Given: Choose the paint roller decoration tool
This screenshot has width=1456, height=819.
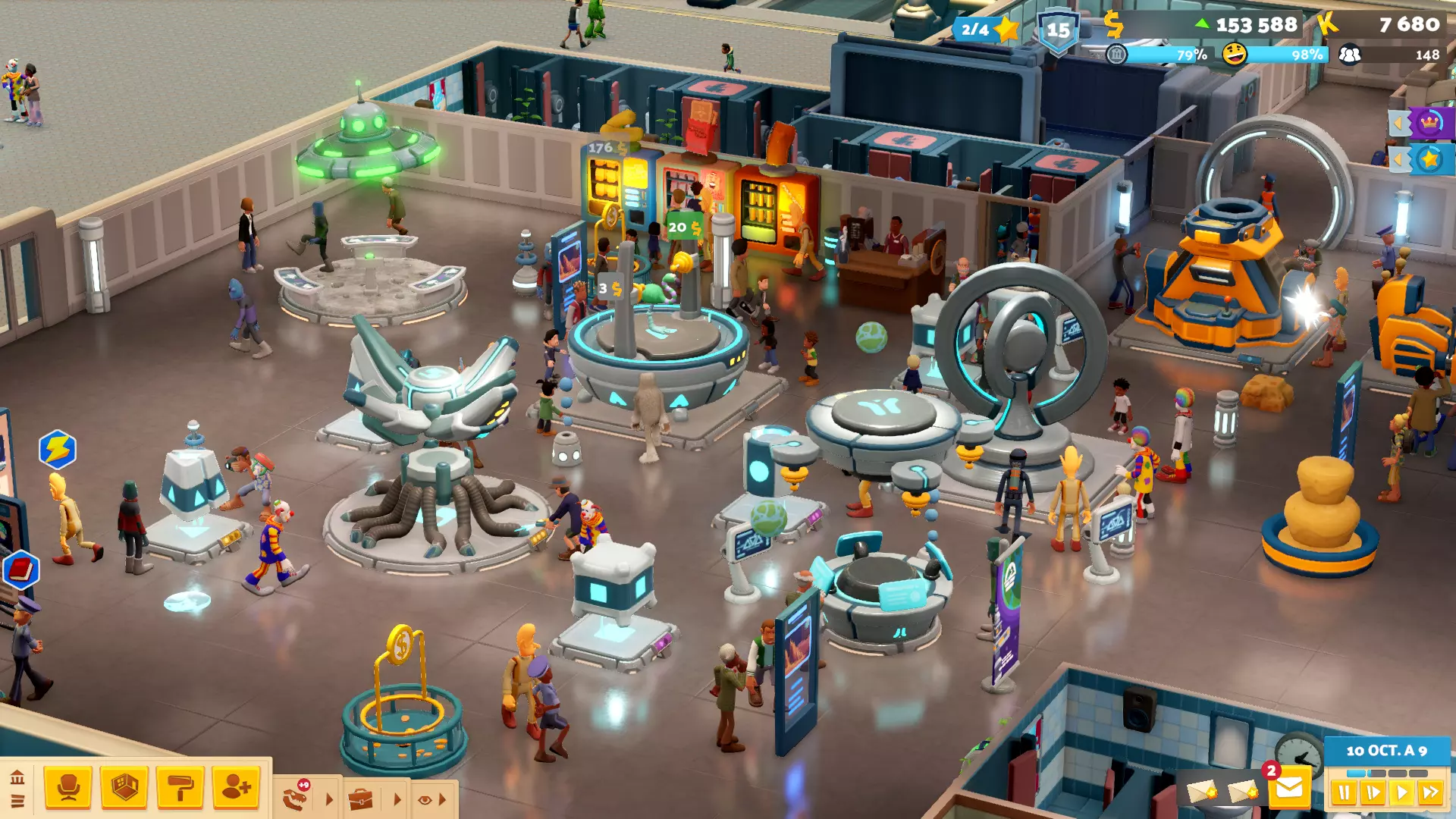Looking at the screenshot, I should coord(180,788).
